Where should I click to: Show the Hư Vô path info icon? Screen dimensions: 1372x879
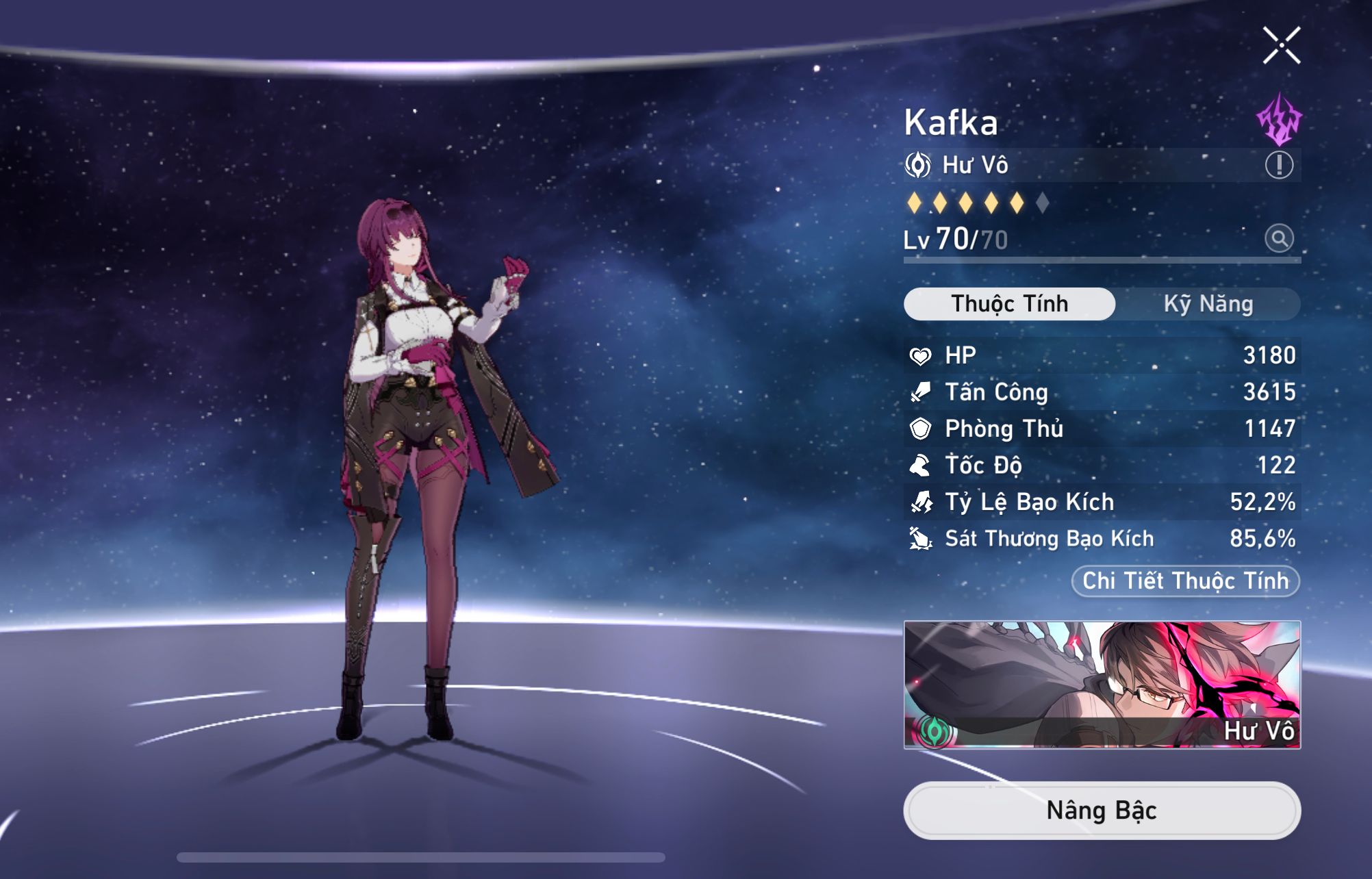[1278, 165]
